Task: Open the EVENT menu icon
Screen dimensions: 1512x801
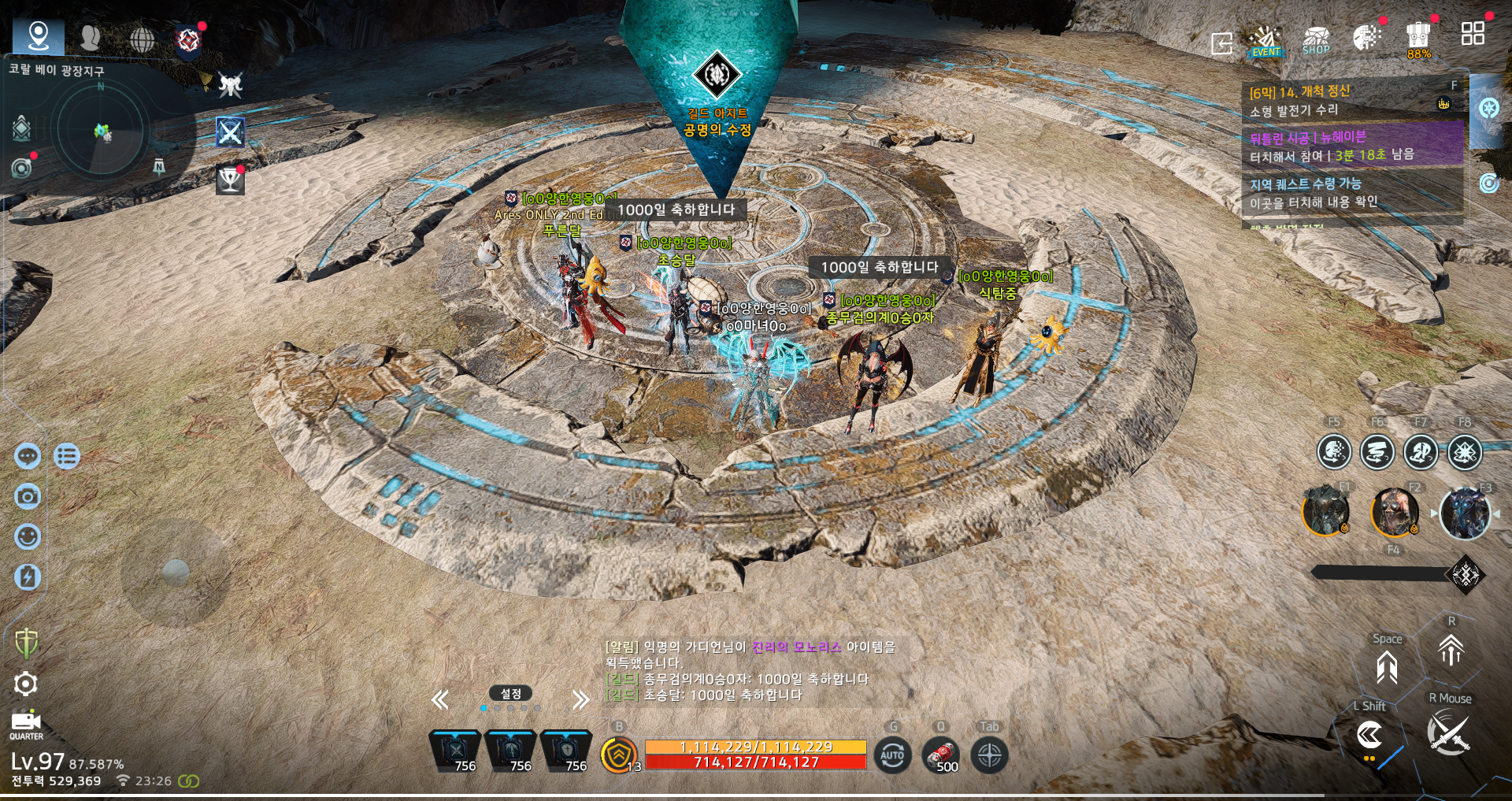Action: (x=1266, y=41)
